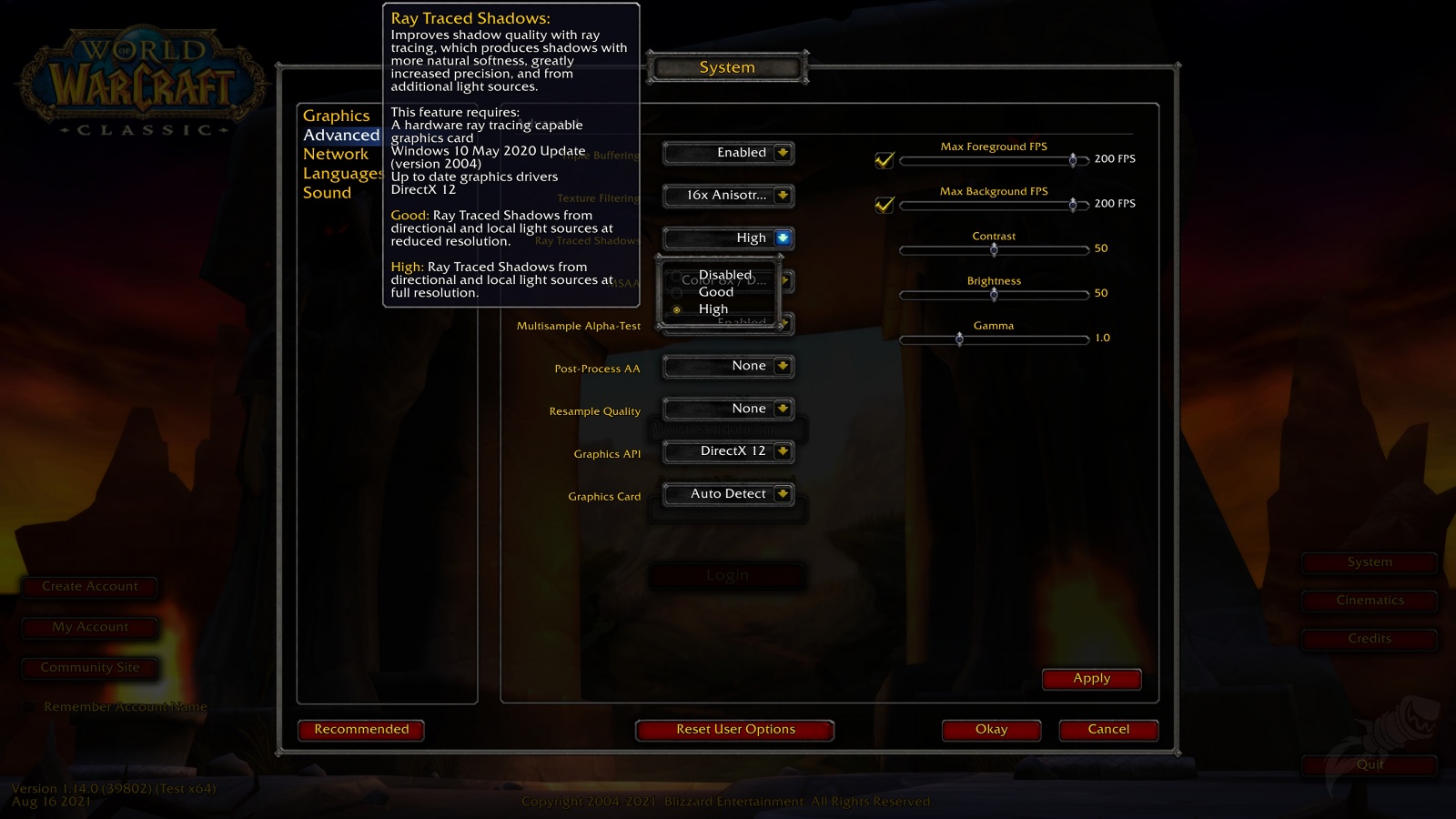Open the Resample Quality dropdown
This screenshot has height=819, width=1456.
pos(728,409)
